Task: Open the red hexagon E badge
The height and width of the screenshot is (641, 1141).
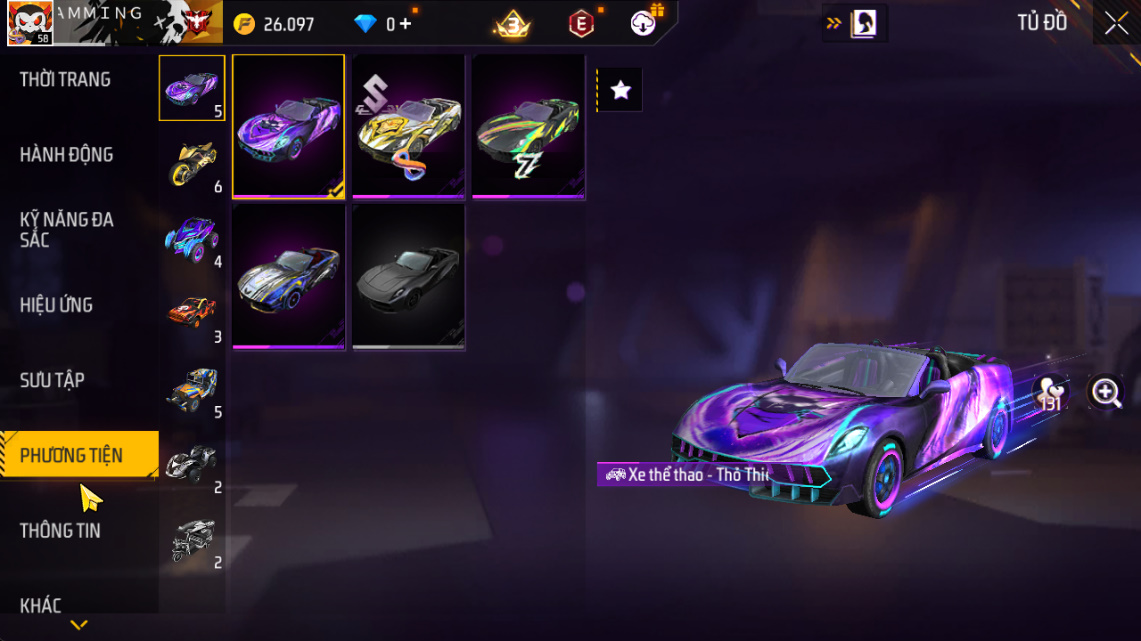Action: click(x=581, y=23)
